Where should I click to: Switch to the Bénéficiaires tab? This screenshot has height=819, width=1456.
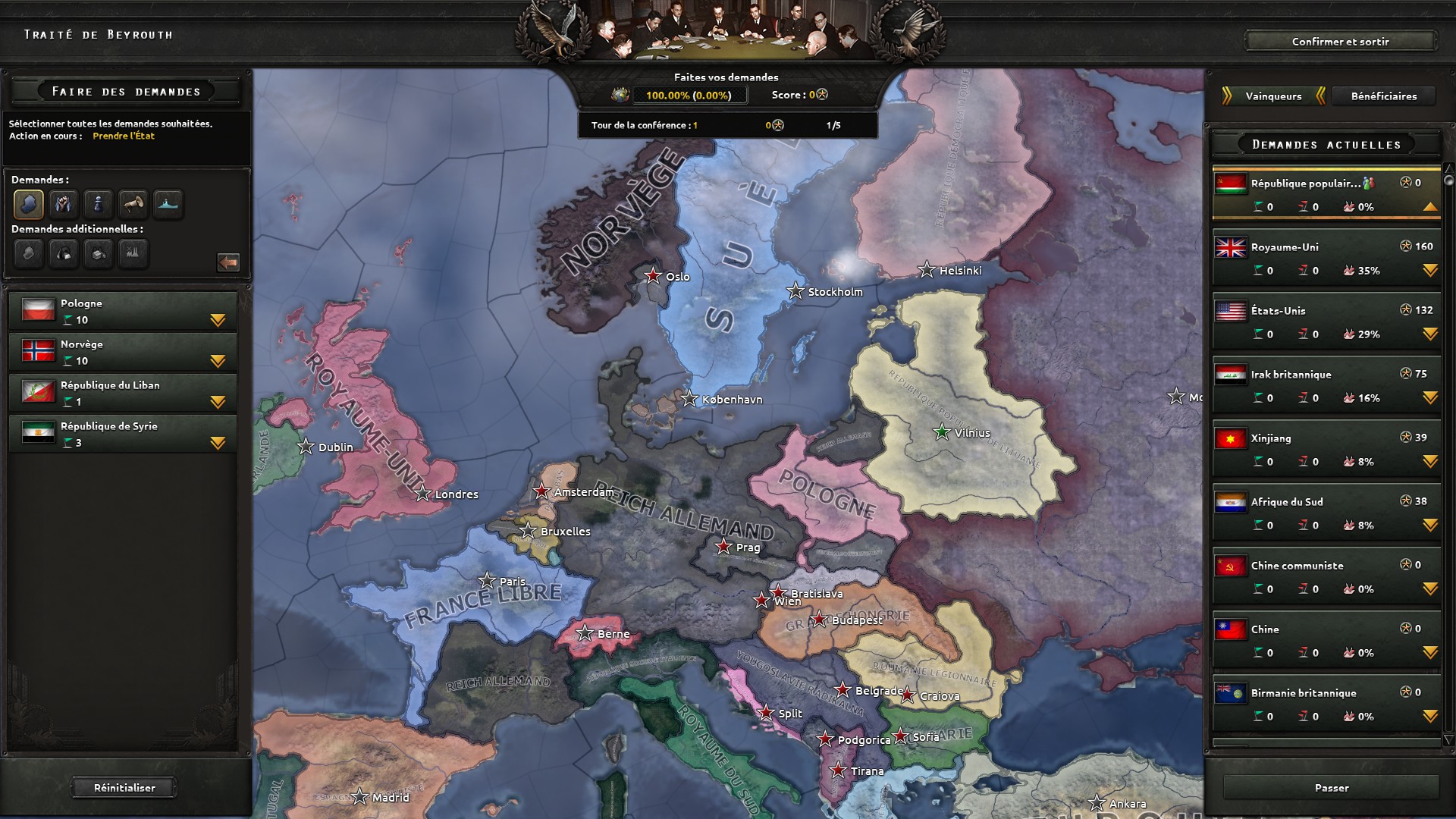coord(1382,96)
